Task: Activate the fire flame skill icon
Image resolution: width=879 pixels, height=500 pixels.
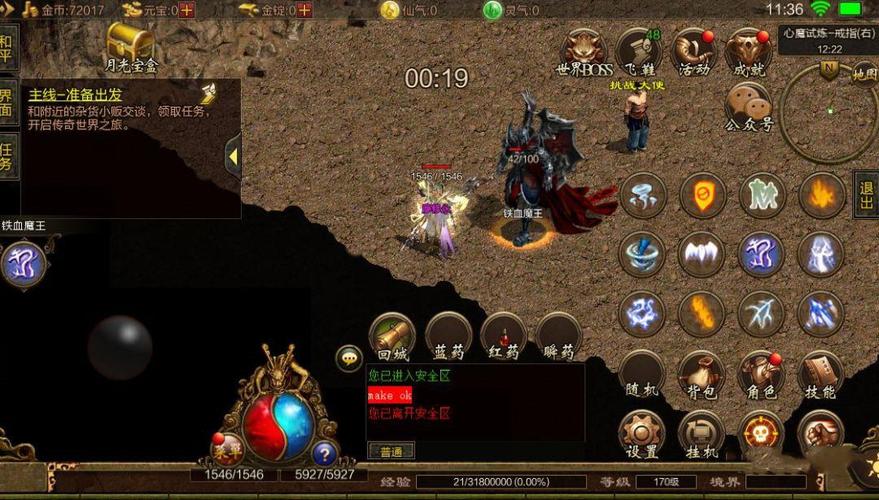Action: [x=821, y=195]
